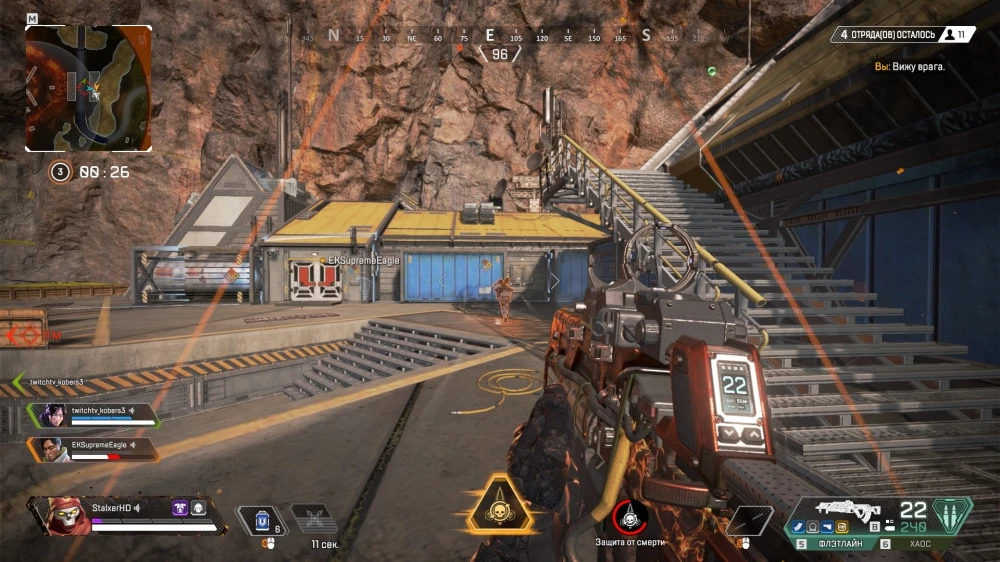Open the minimap in the corner
Screen dimensions: 1000x562
click(x=88, y=88)
